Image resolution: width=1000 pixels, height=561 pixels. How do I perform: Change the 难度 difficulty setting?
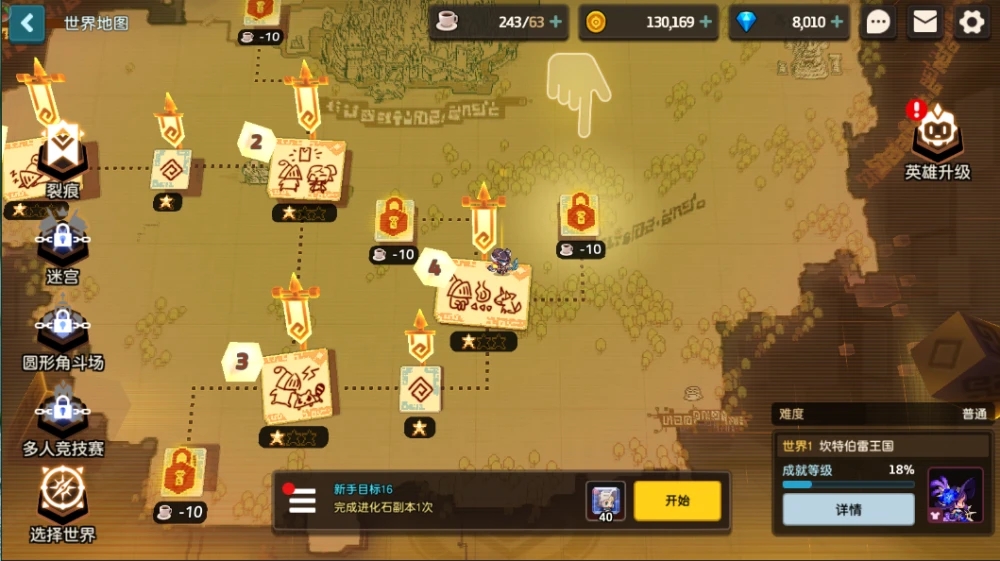(883, 414)
